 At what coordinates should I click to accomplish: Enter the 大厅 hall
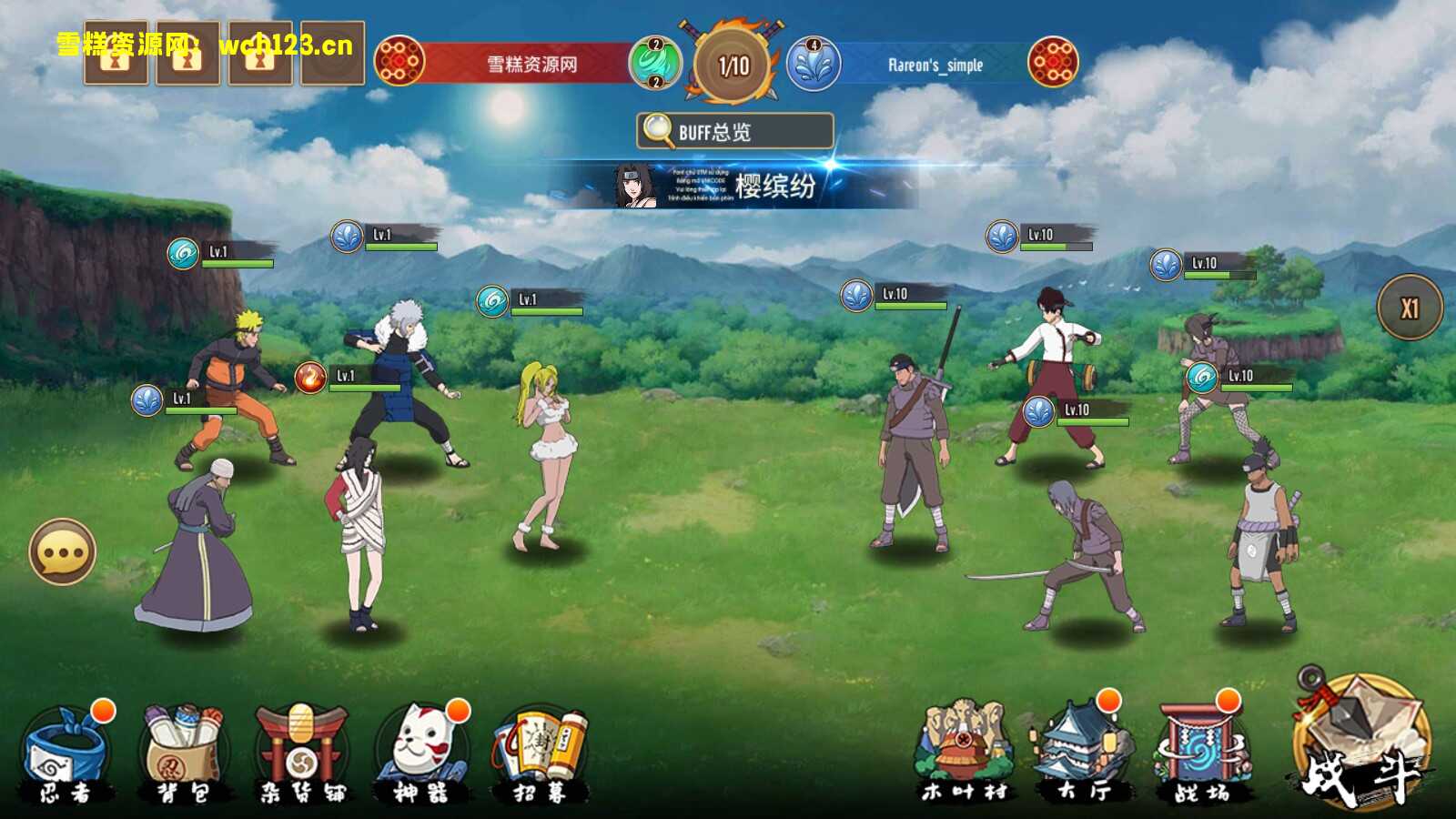[1081, 752]
